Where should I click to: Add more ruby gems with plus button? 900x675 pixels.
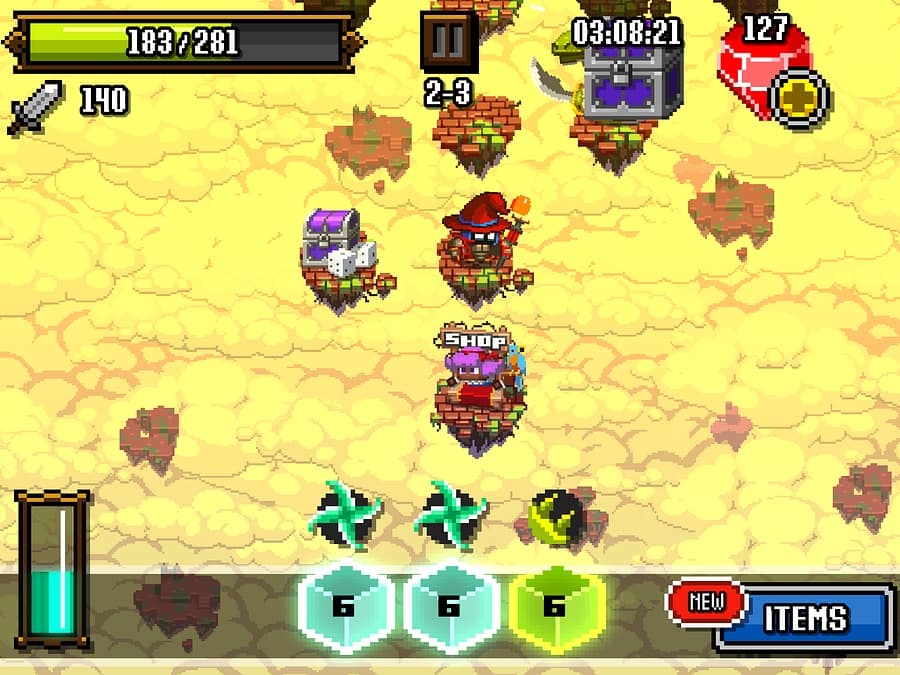pos(802,98)
